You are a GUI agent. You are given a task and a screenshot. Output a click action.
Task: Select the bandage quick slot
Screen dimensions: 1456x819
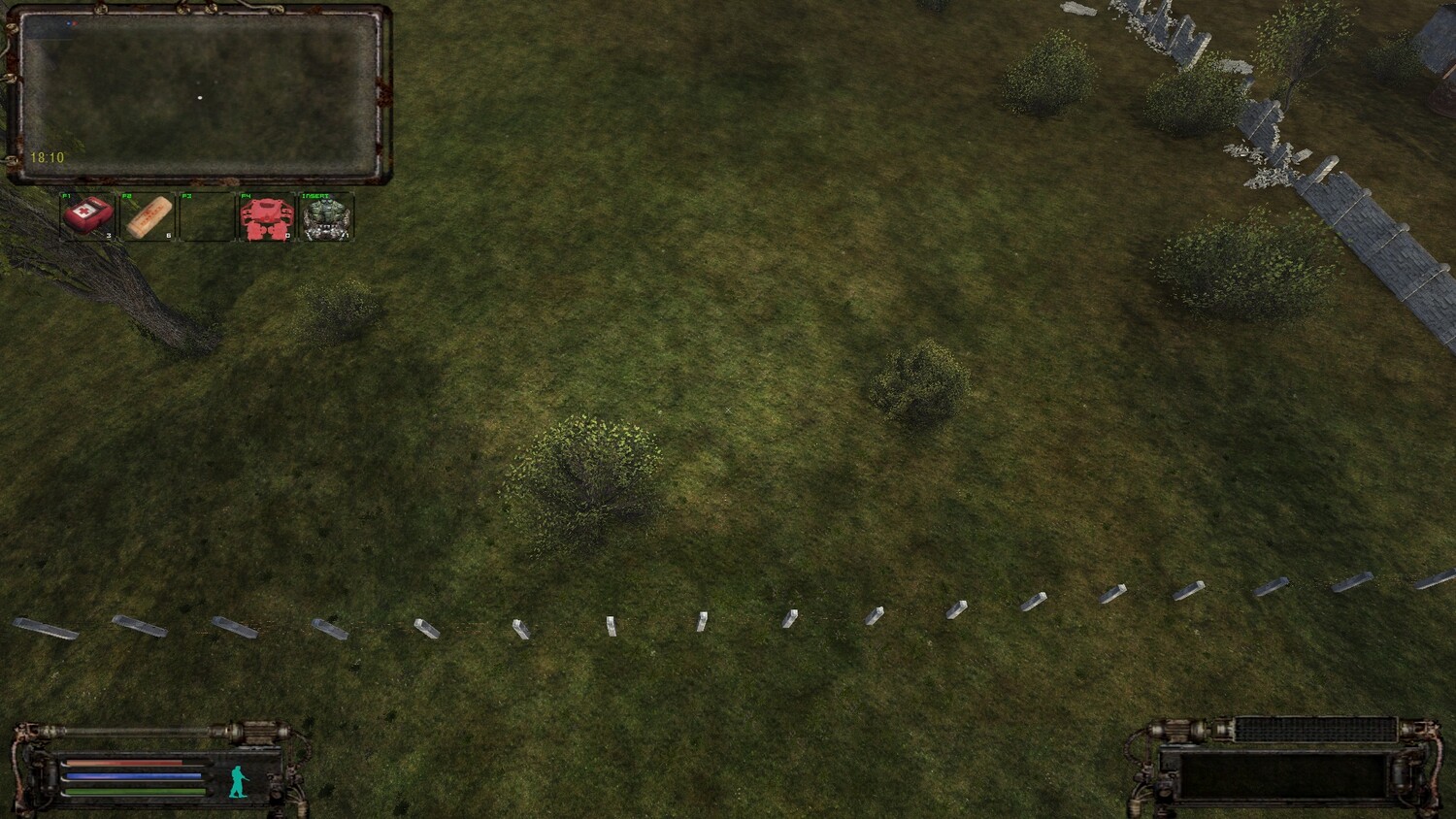(x=149, y=215)
